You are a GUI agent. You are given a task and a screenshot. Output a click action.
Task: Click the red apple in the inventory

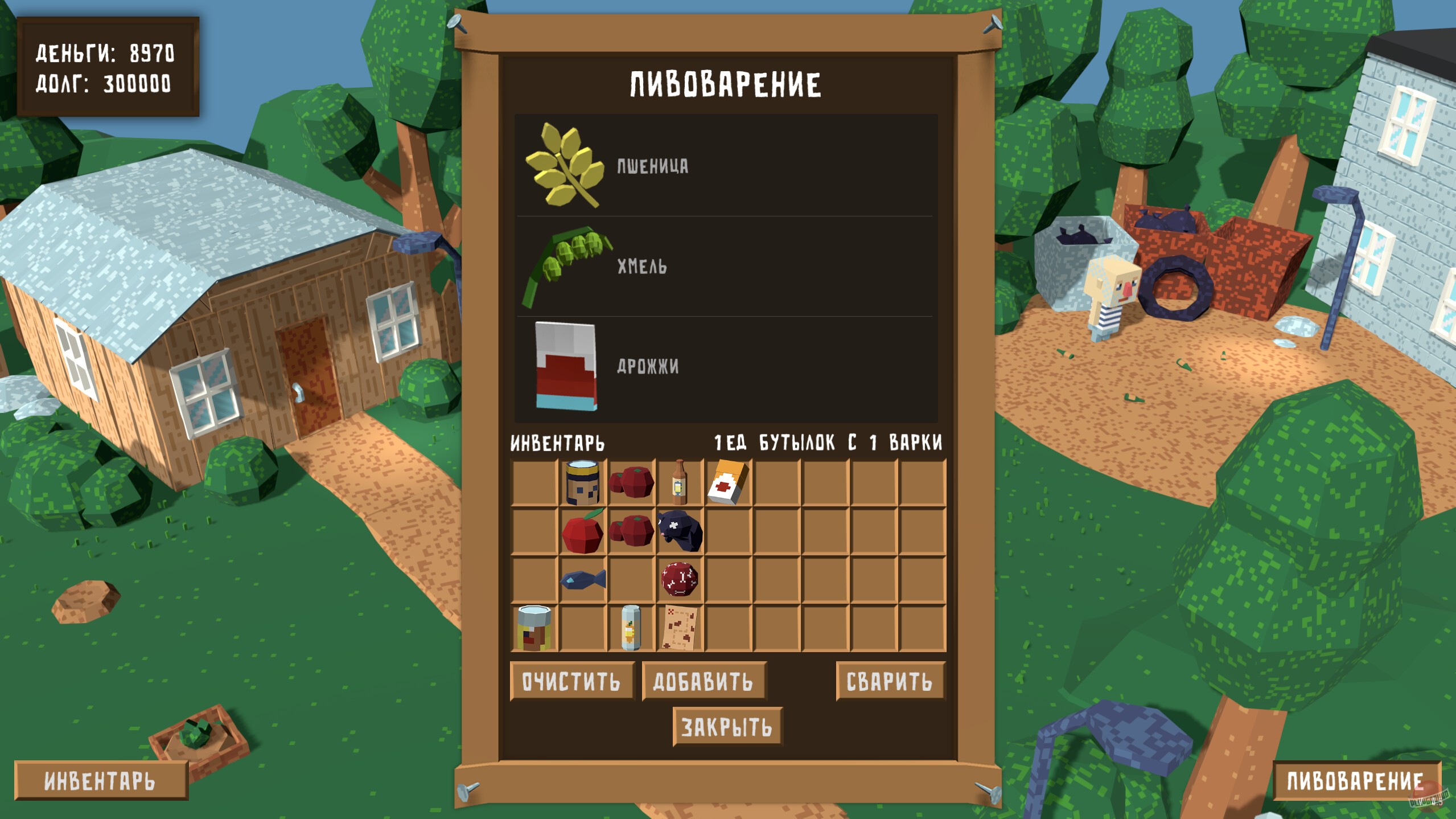(583, 533)
